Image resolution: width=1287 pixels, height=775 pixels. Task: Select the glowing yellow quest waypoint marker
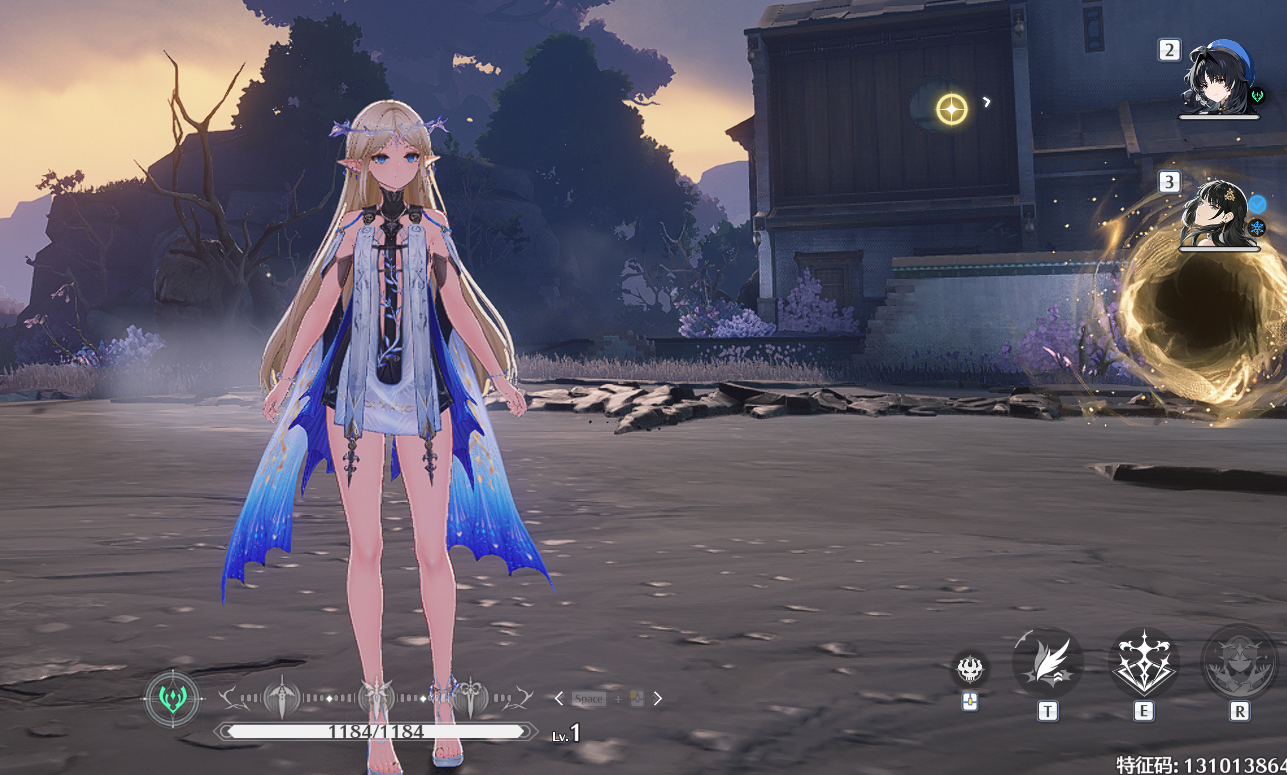click(952, 108)
